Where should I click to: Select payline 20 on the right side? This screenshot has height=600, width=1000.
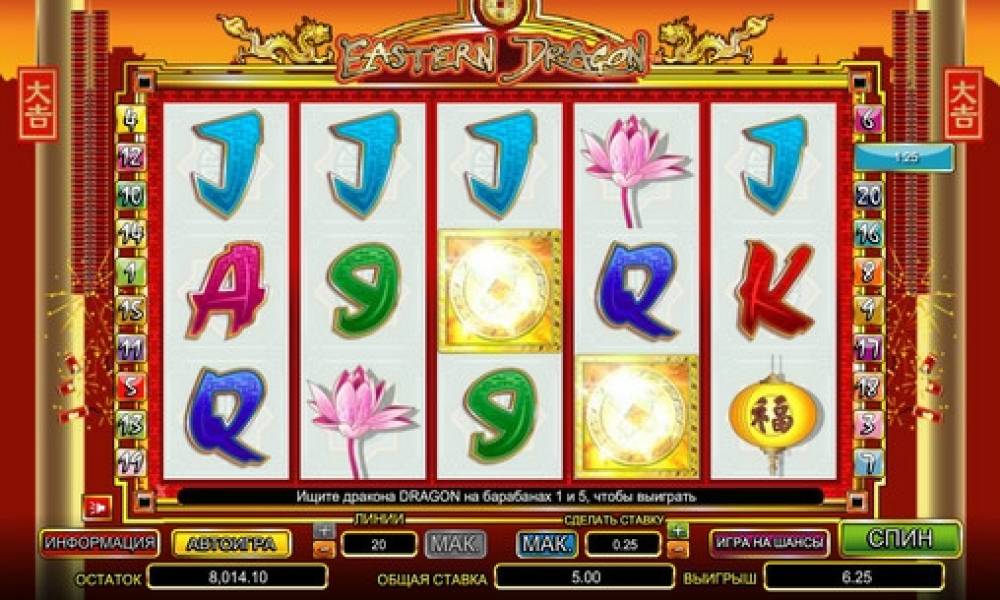[x=868, y=195]
